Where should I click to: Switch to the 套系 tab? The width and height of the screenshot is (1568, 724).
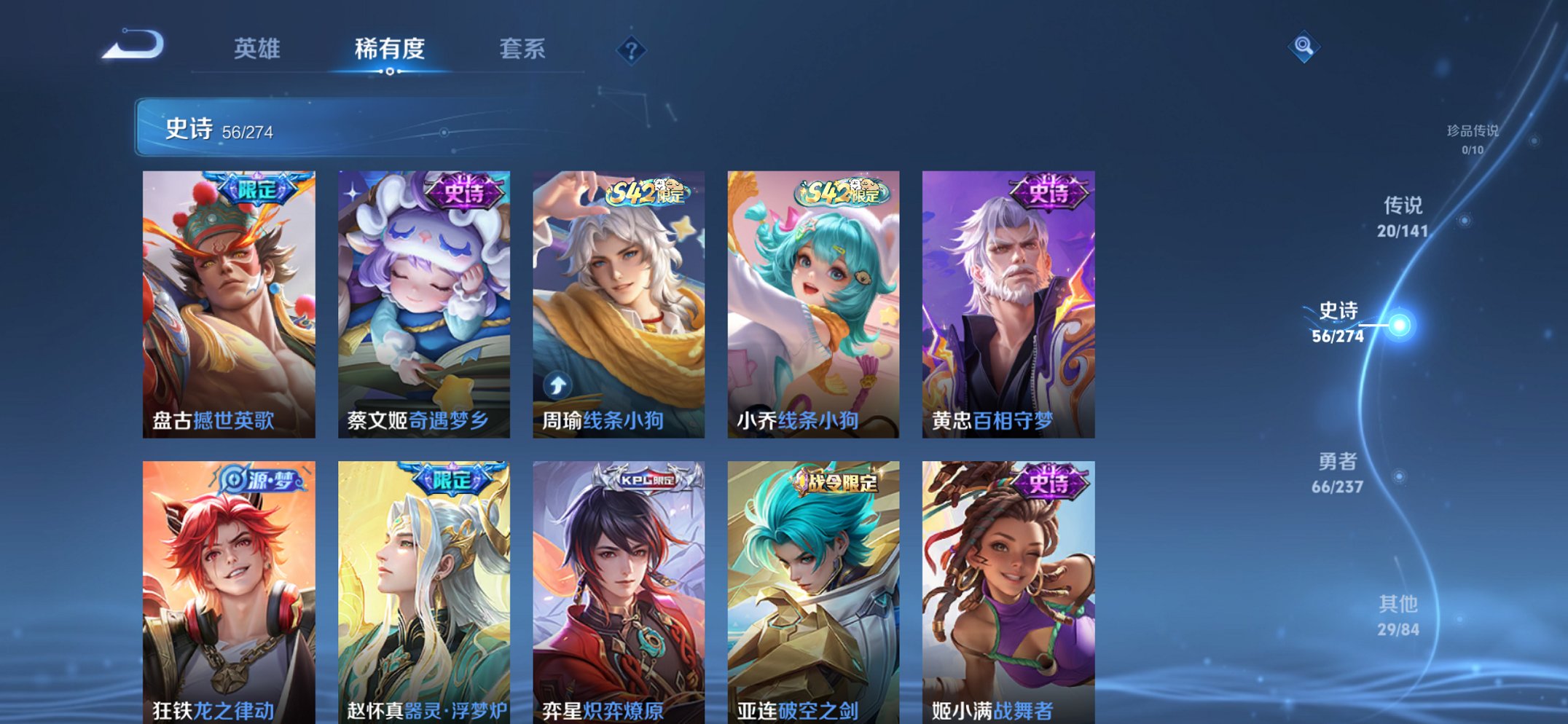(x=522, y=50)
